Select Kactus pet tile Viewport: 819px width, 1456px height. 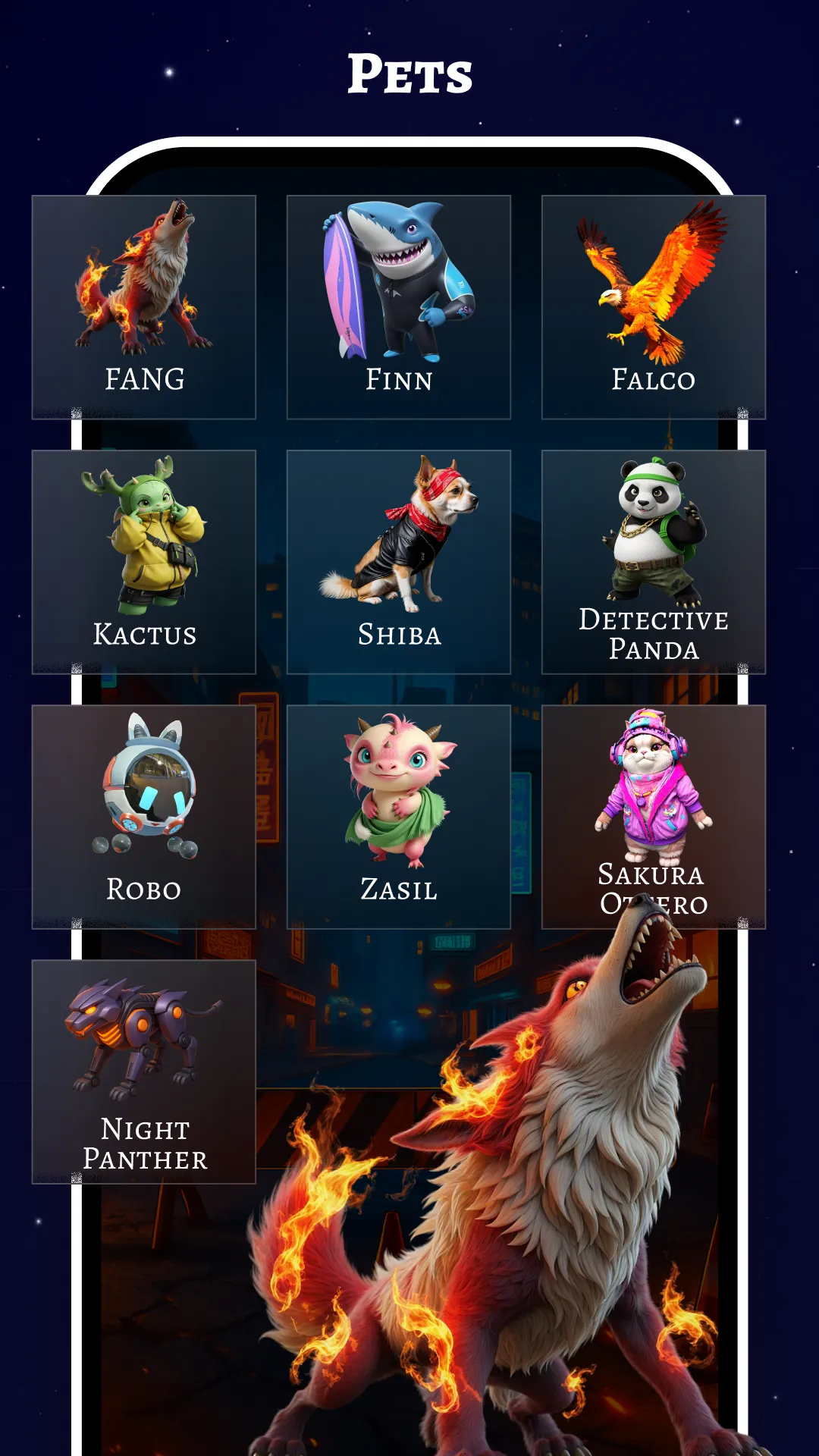144,562
